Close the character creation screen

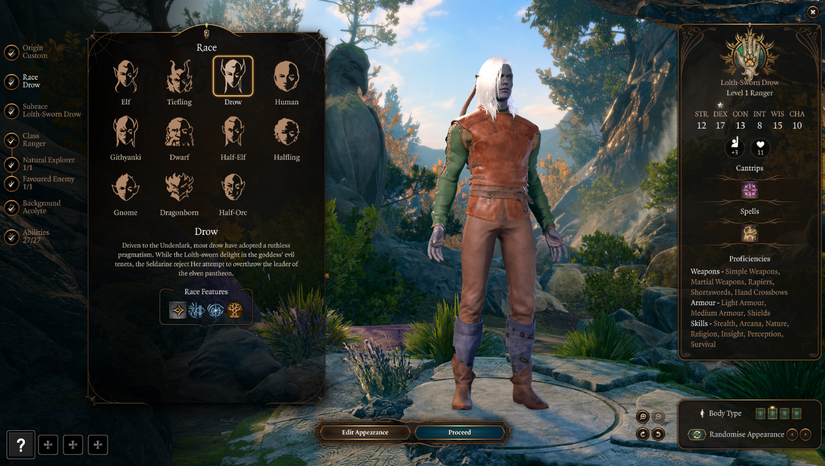click(x=812, y=12)
